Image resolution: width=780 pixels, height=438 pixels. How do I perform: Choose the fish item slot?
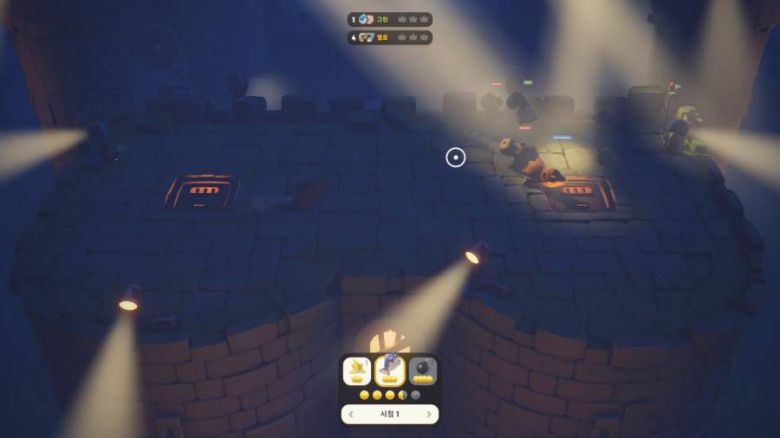tap(390, 372)
